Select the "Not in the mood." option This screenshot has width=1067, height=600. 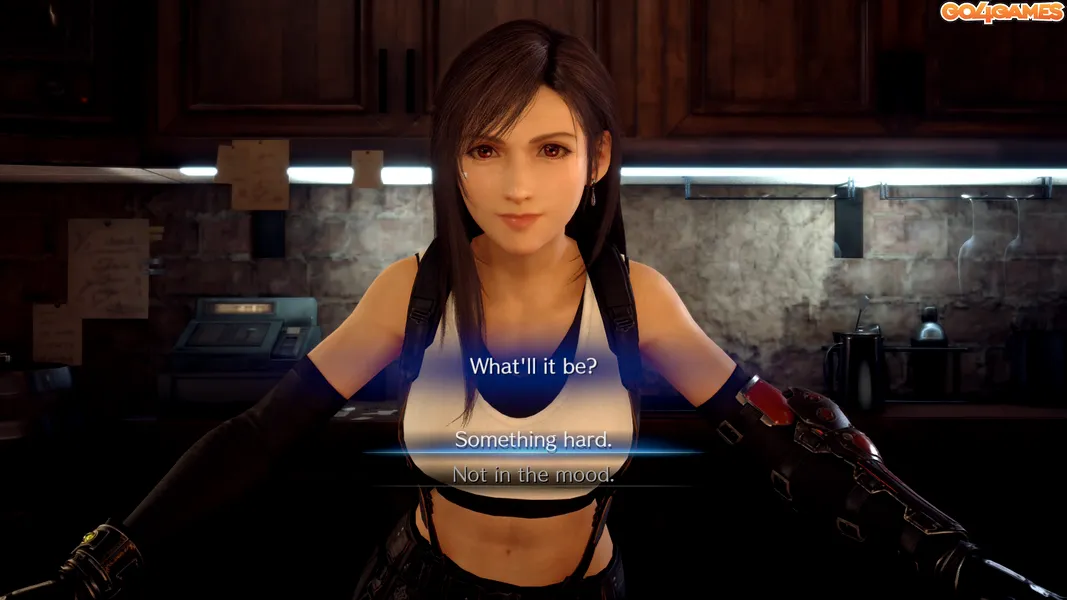(533, 475)
